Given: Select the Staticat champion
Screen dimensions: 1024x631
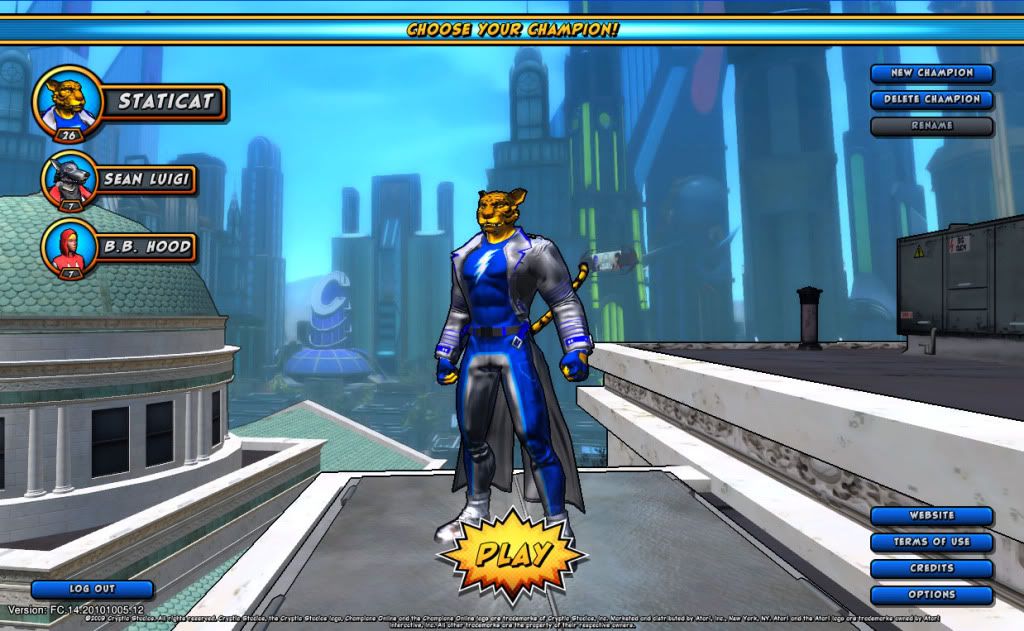Looking at the screenshot, I should coord(162,101).
